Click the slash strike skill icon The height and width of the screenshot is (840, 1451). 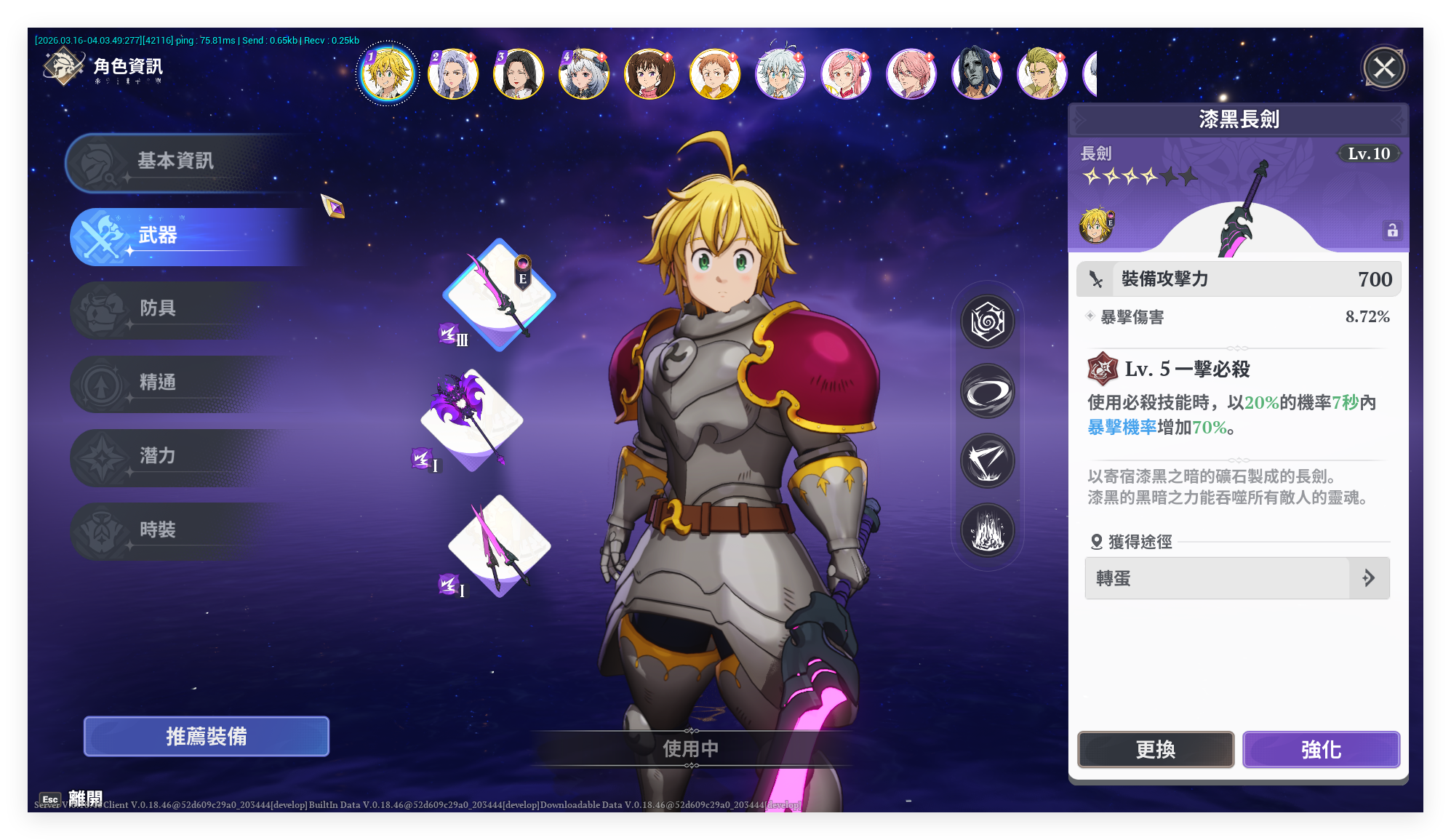coord(988,461)
